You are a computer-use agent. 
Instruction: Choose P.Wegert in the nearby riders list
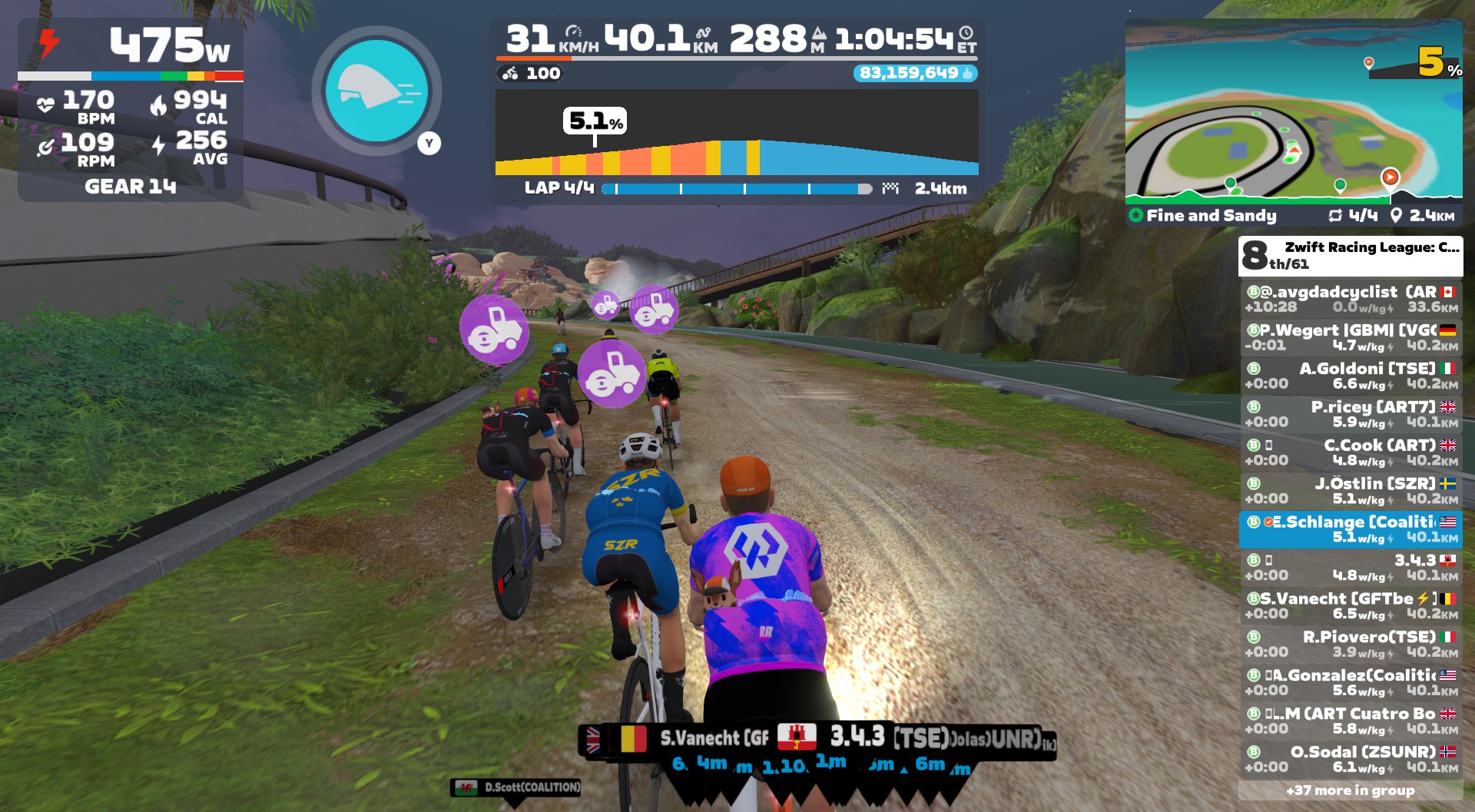coord(1350,337)
